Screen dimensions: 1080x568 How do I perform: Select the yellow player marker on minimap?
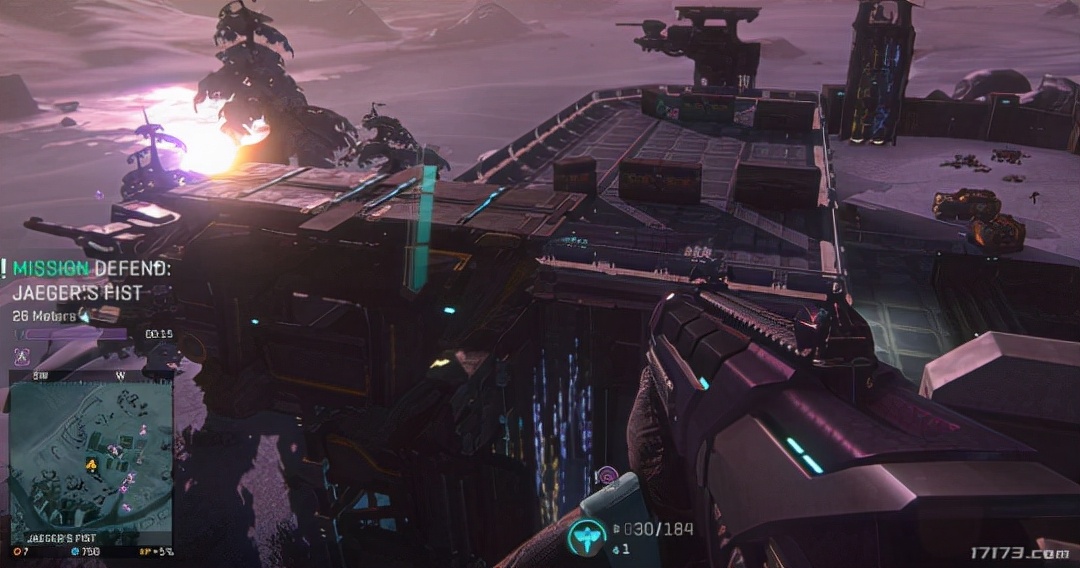[91, 463]
